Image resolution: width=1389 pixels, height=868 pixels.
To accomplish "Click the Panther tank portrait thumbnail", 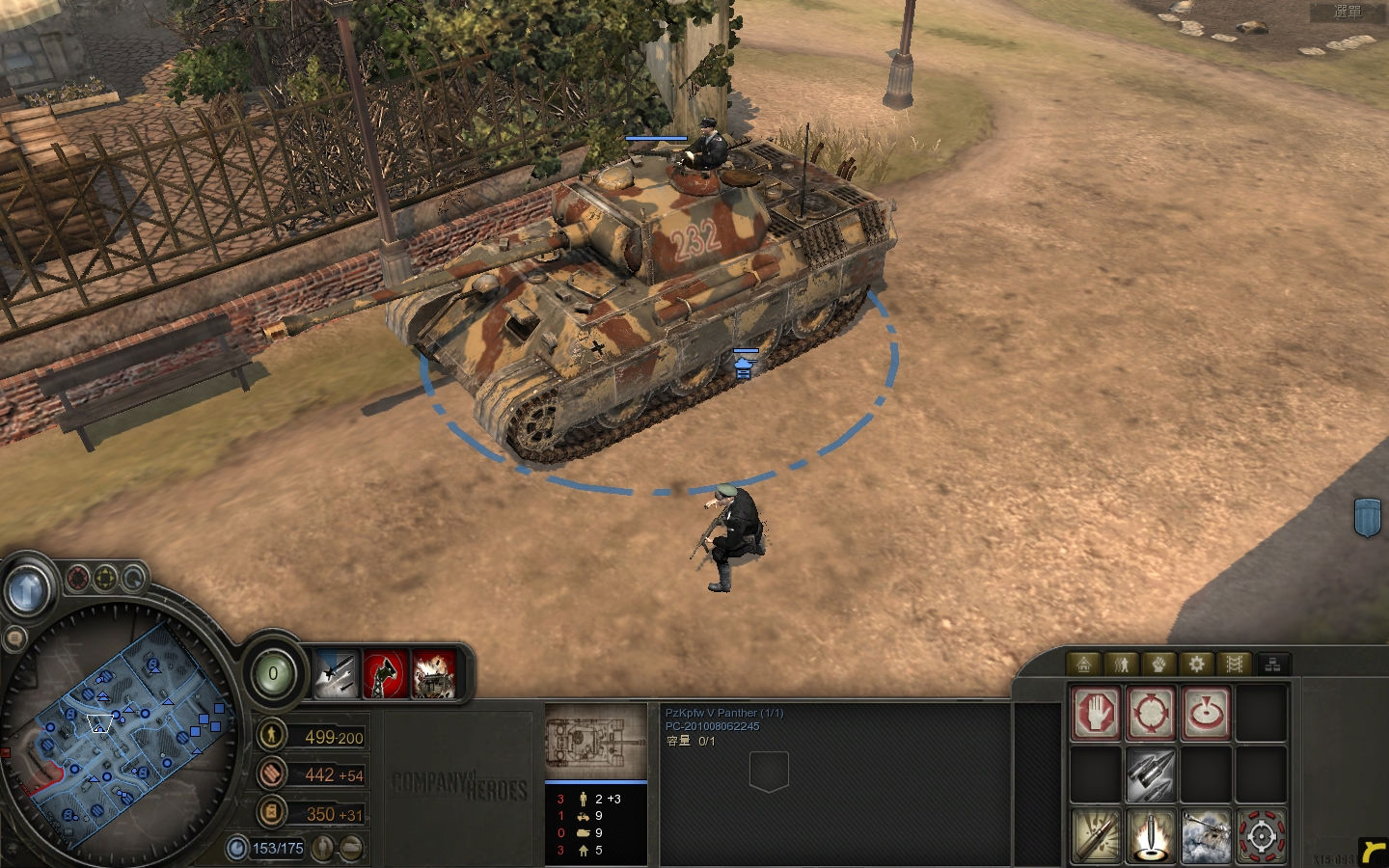I will [595, 742].
